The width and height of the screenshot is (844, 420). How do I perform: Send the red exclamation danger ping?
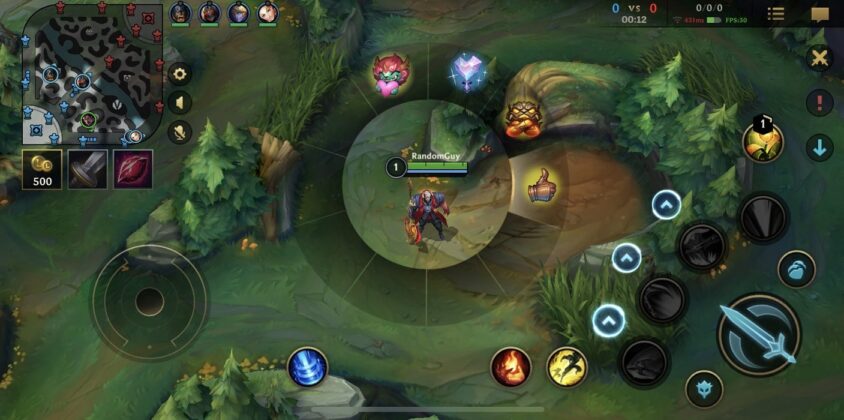(820, 102)
